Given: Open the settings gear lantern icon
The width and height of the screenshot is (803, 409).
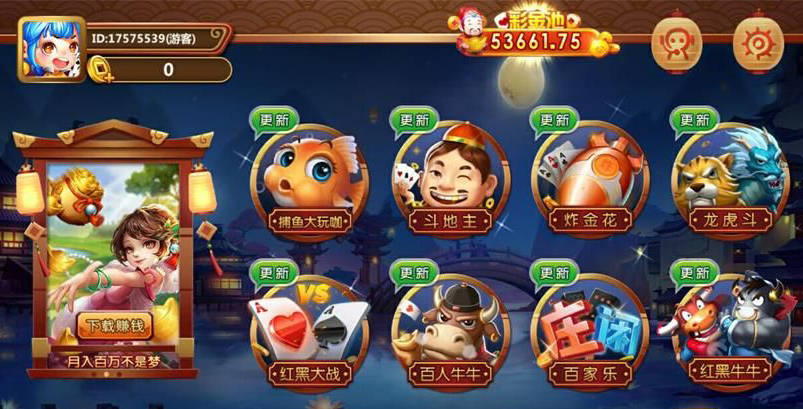Looking at the screenshot, I should pos(756,43).
